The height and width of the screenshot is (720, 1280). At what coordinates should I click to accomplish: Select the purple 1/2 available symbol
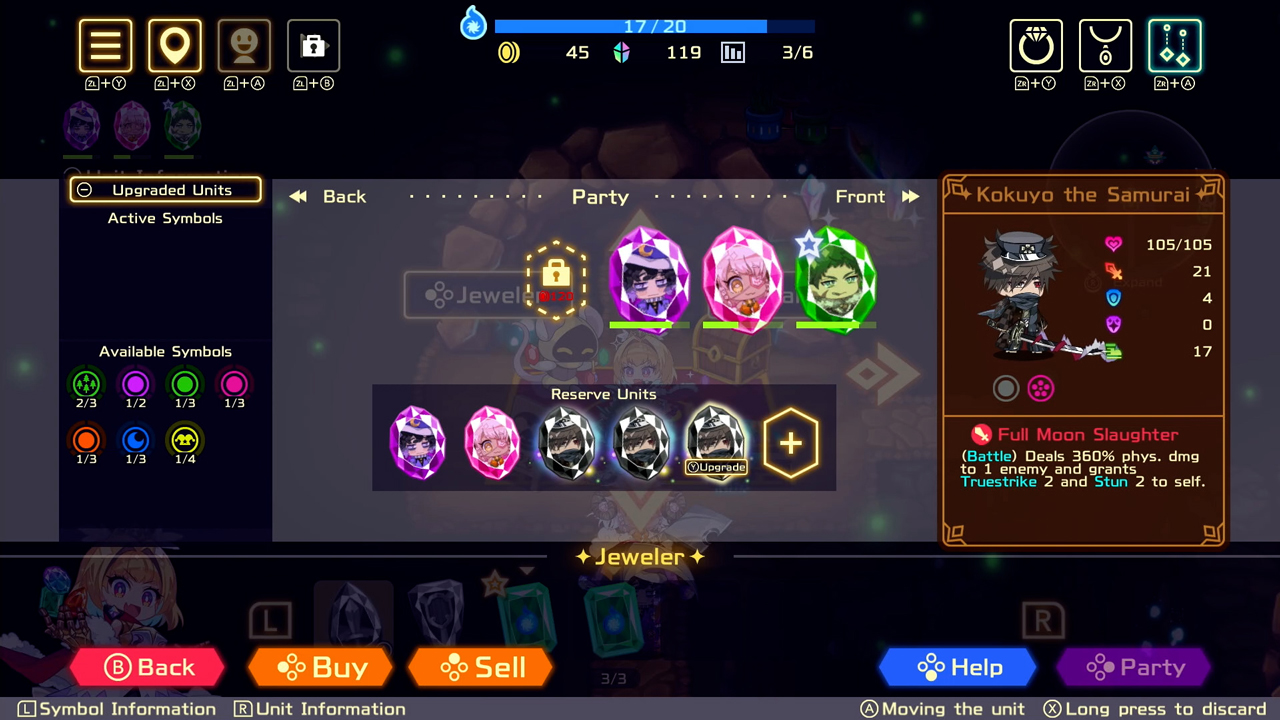click(135, 385)
